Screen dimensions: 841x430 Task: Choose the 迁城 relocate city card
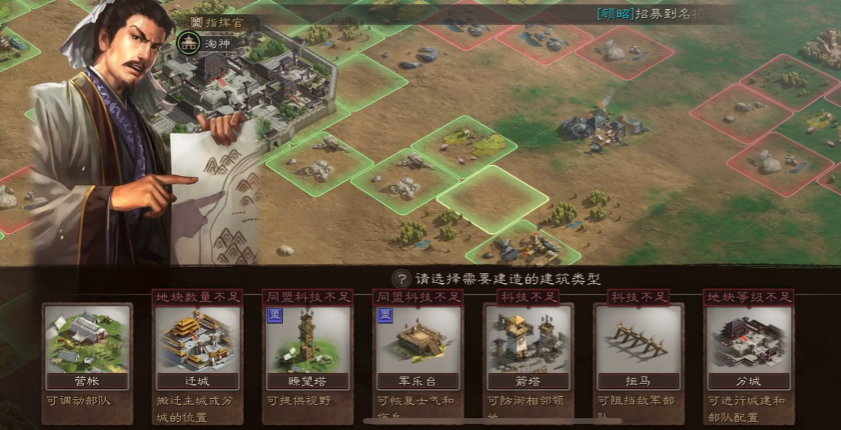(197, 346)
